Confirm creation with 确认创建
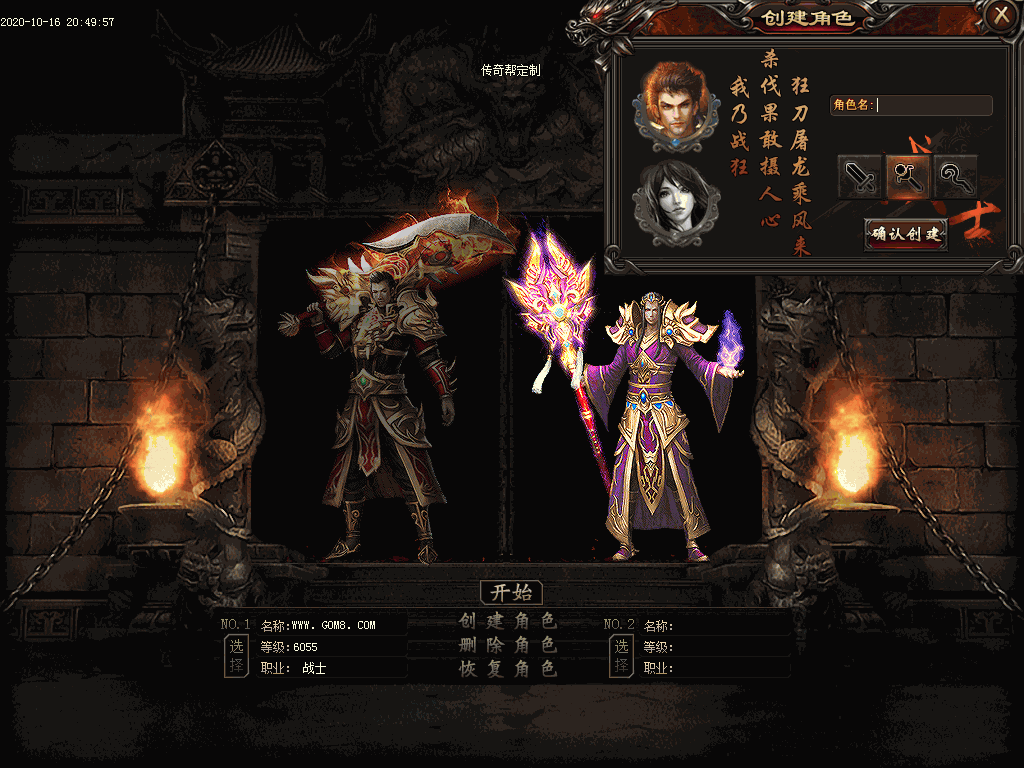The image size is (1024, 768). pyautogui.click(x=906, y=234)
